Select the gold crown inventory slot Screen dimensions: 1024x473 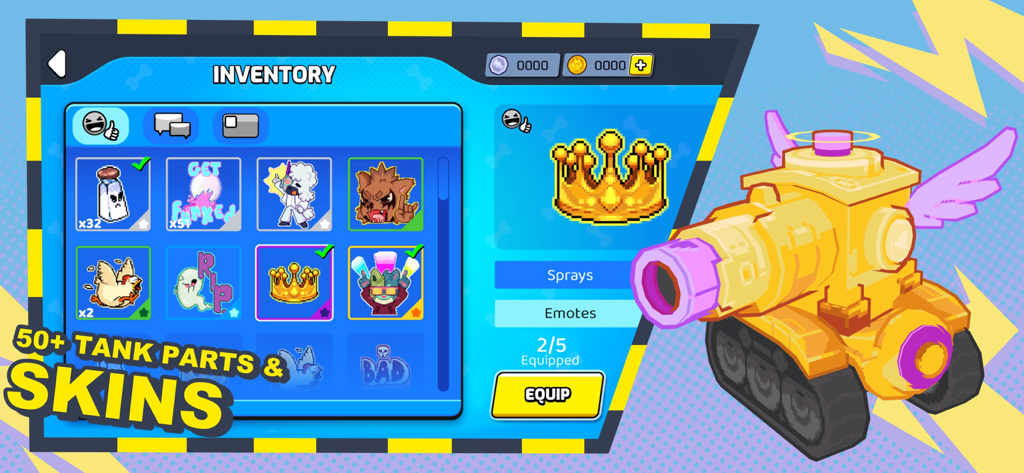(294, 283)
